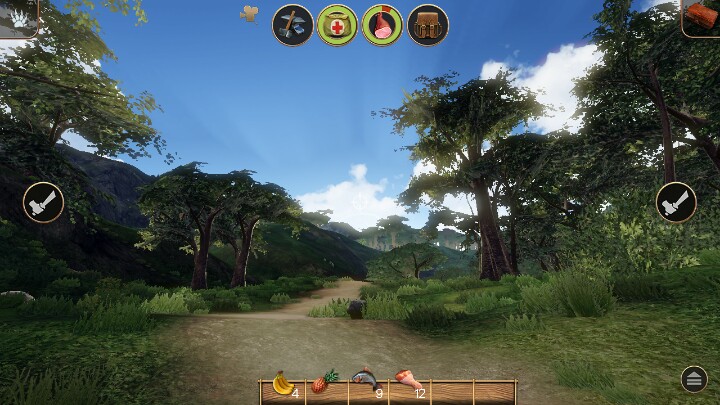Tap the left-side hammer attack button

(x=43, y=201)
